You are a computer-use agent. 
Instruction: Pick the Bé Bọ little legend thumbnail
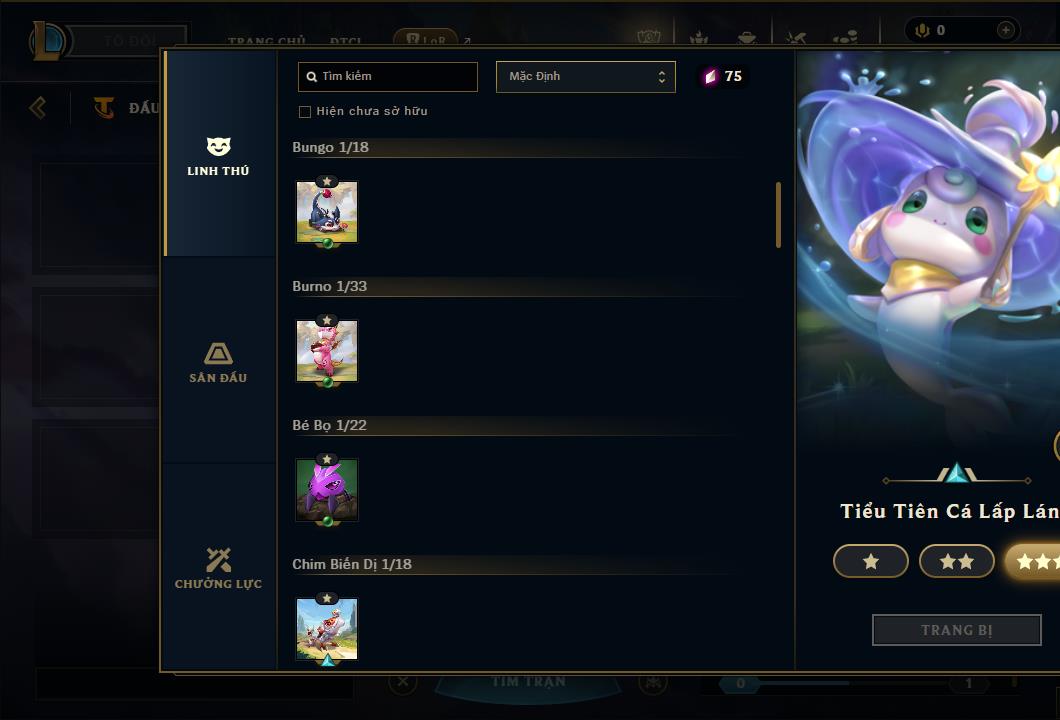[327, 490]
